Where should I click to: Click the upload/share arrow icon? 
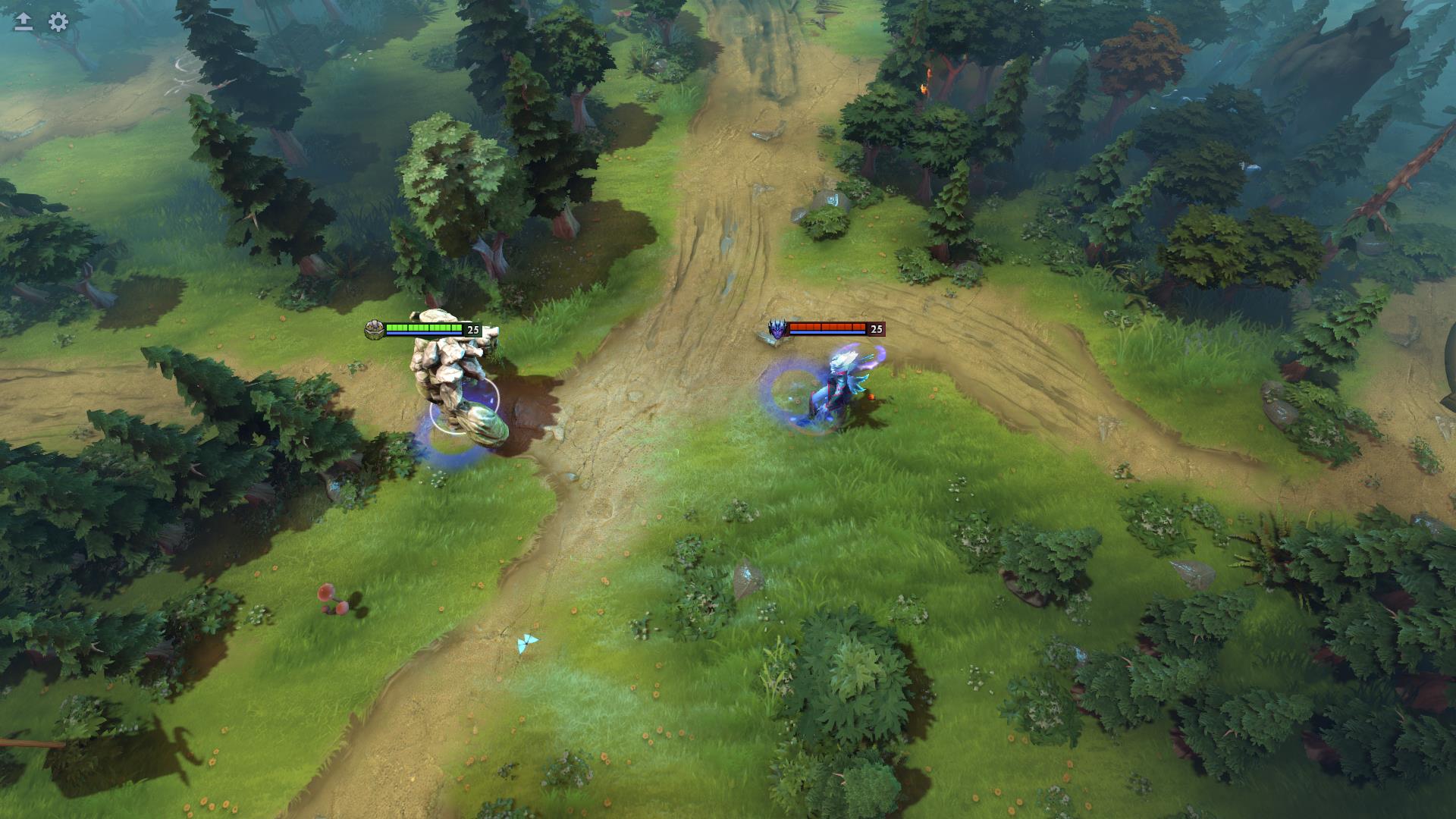point(22,23)
